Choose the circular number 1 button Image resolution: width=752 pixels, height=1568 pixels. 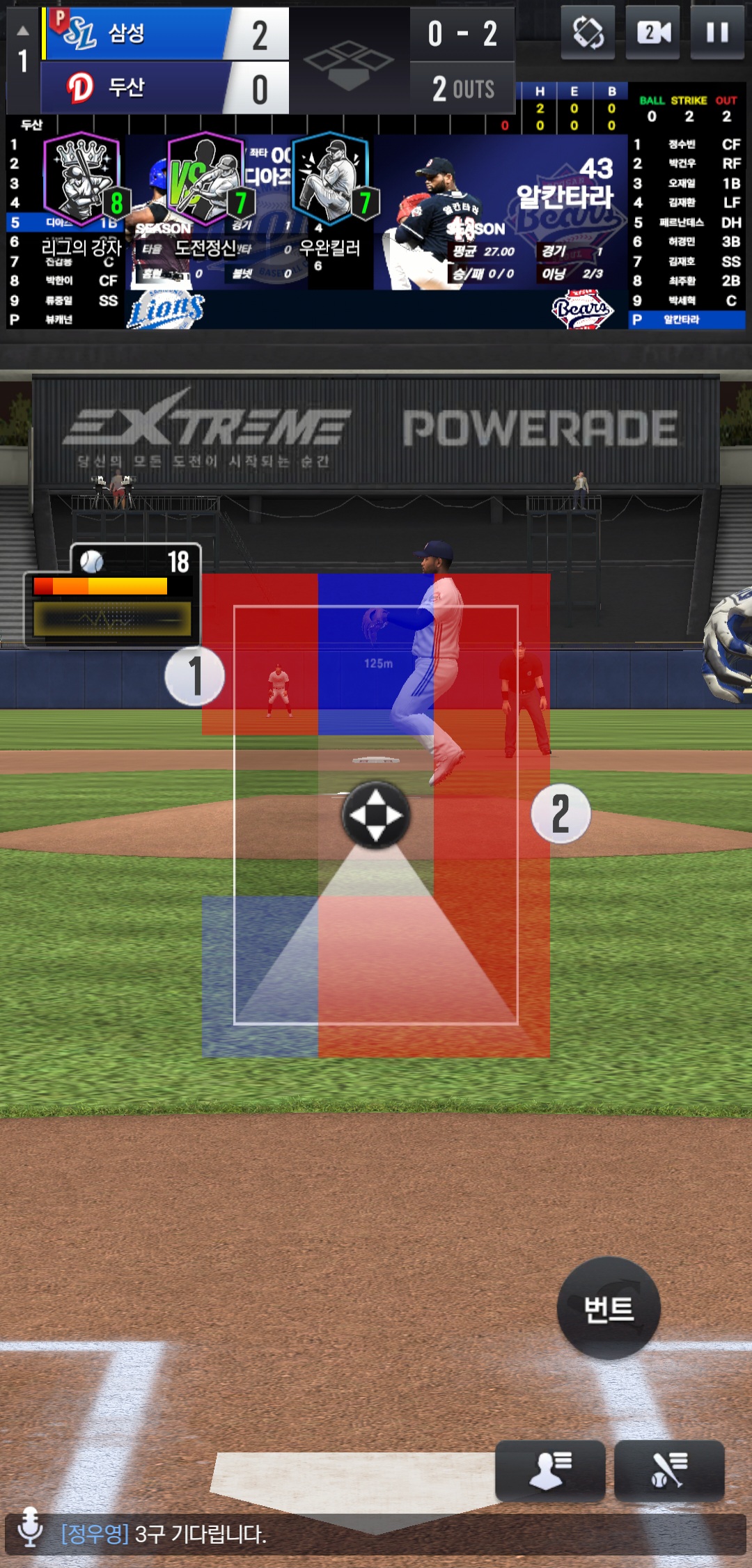(195, 676)
